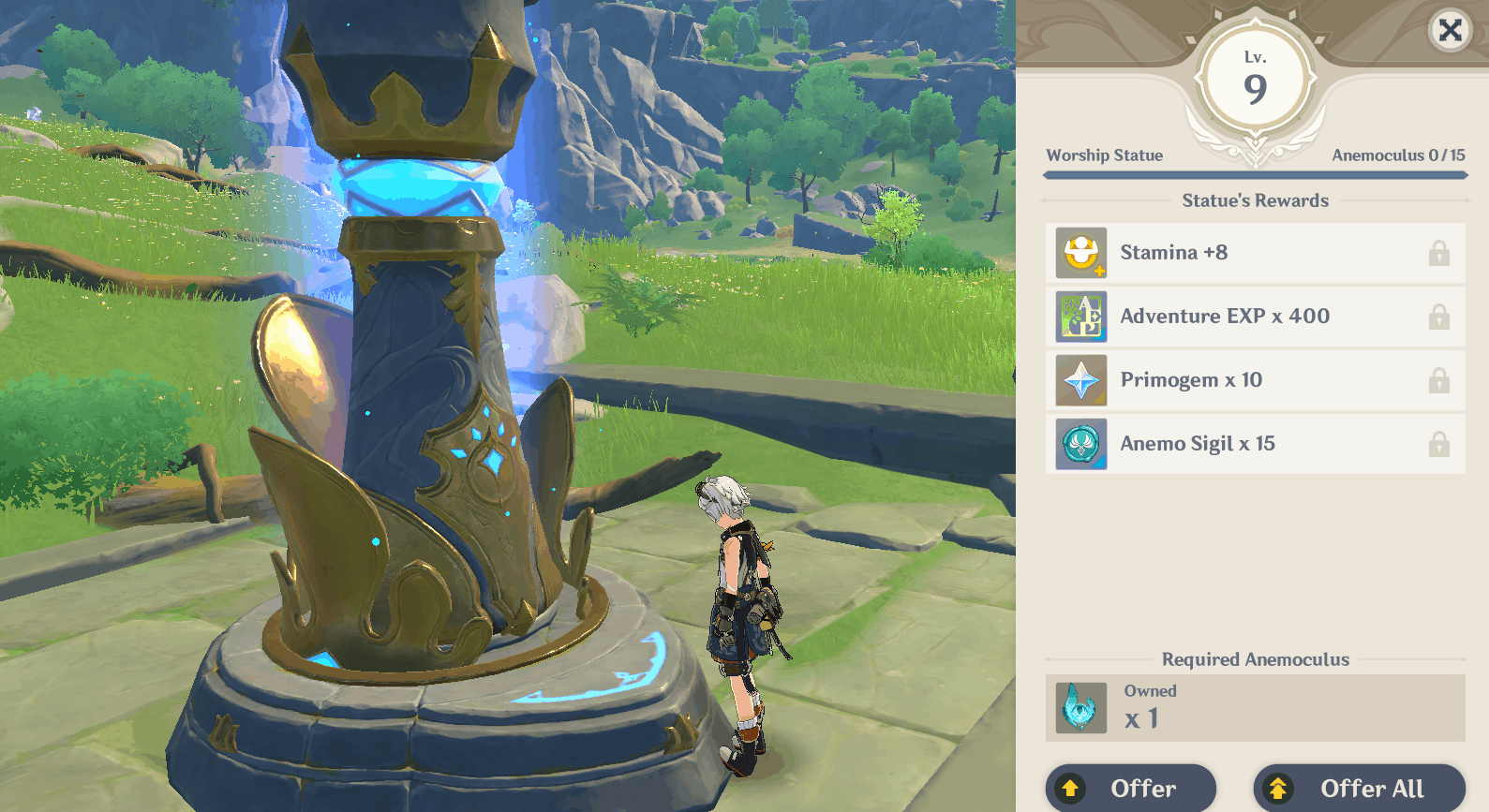Offer one Anemoculus to the statue
This screenshot has width=1489, height=812.
1130,789
